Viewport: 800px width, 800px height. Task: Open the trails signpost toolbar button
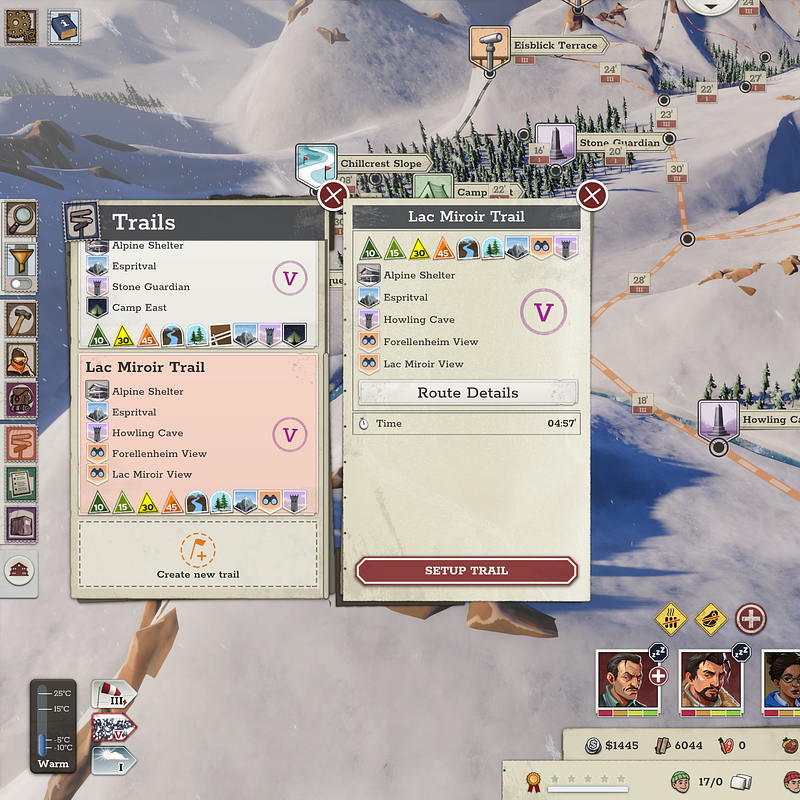[21, 440]
